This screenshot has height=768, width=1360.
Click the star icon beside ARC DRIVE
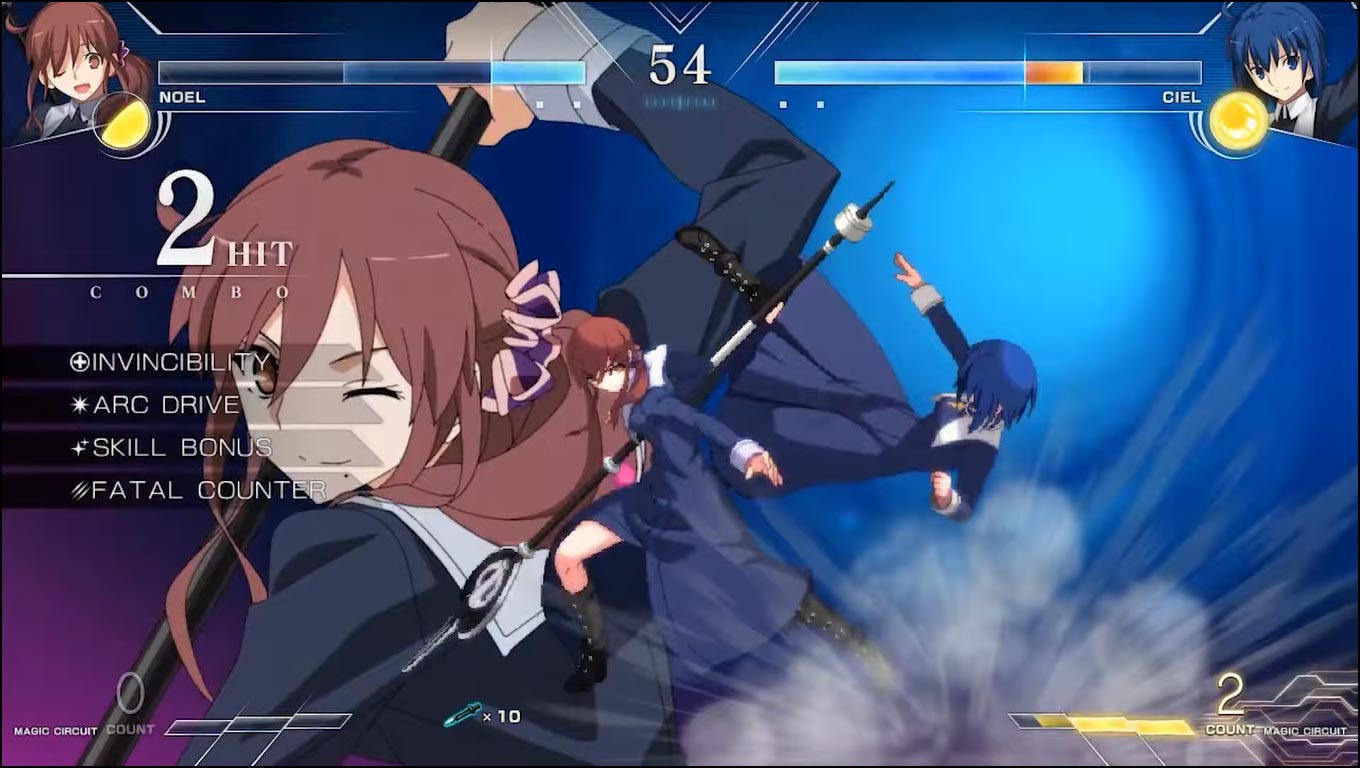[x=80, y=405]
